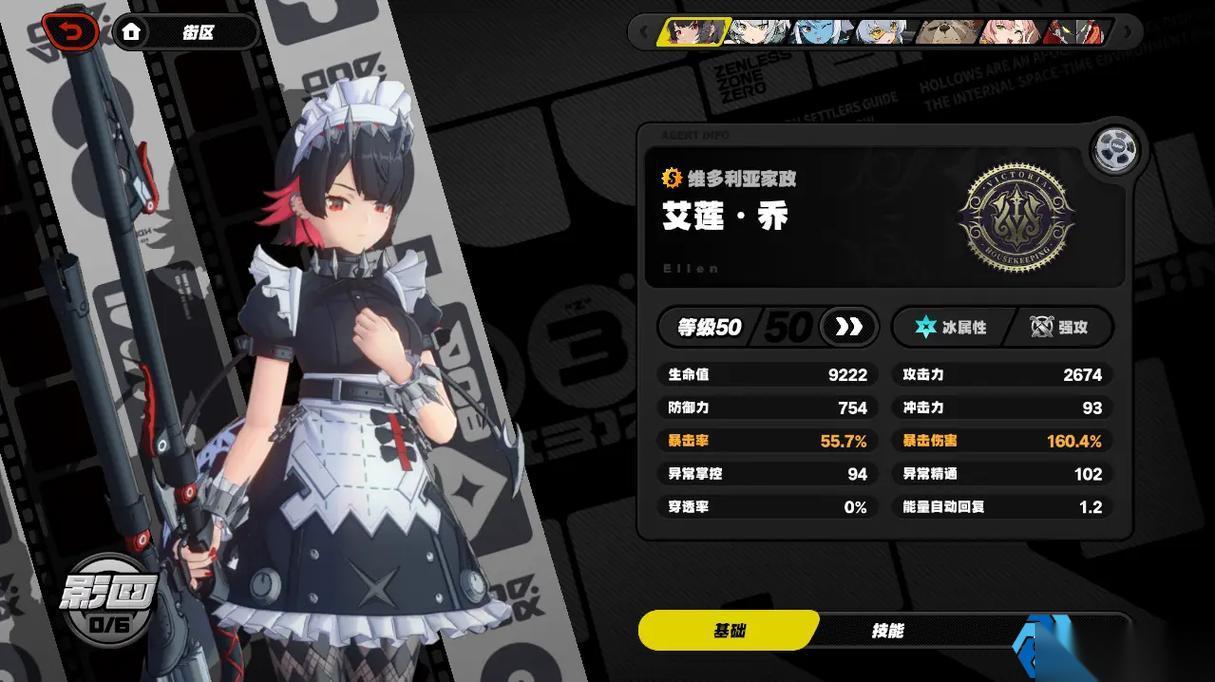
Task: Select the pink-haired agent portrait
Action: [1010, 32]
